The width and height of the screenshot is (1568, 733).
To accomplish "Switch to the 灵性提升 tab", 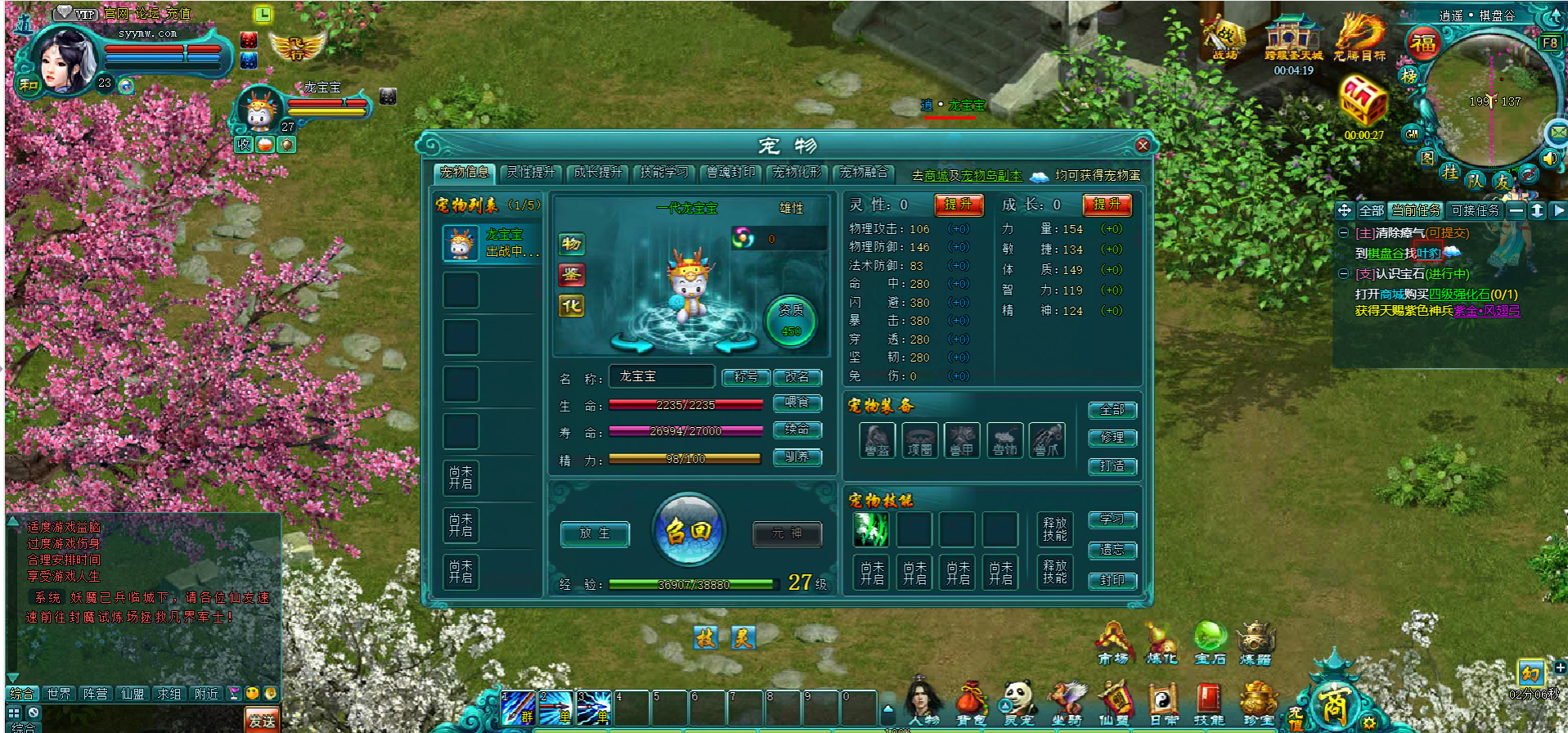I will tap(531, 173).
